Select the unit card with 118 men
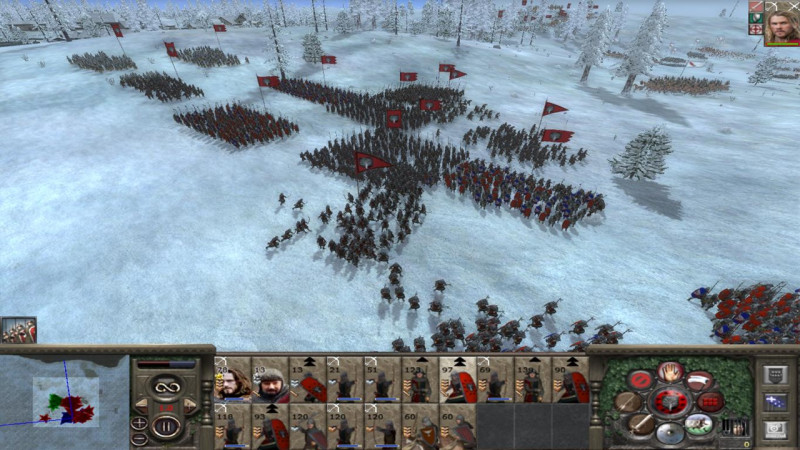Screen dimensions: 800x450 232,426
